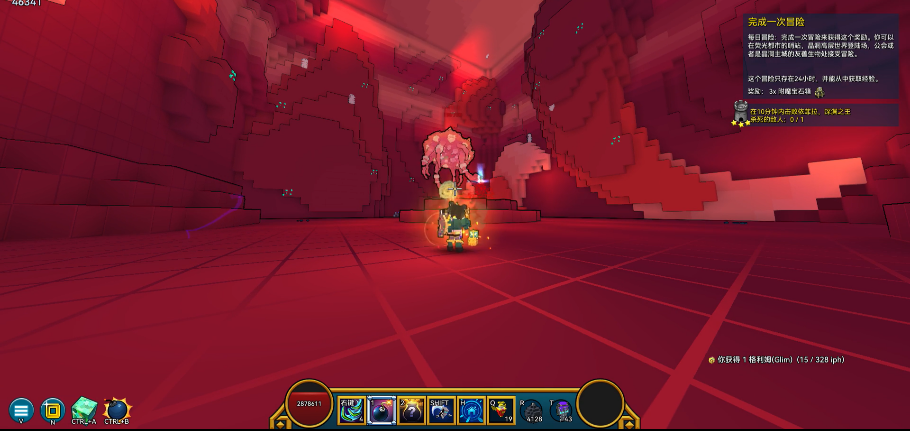The height and width of the screenshot is (431, 910).
Task: Select the dark bomb item in R slot
Action: (x=534, y=410)
